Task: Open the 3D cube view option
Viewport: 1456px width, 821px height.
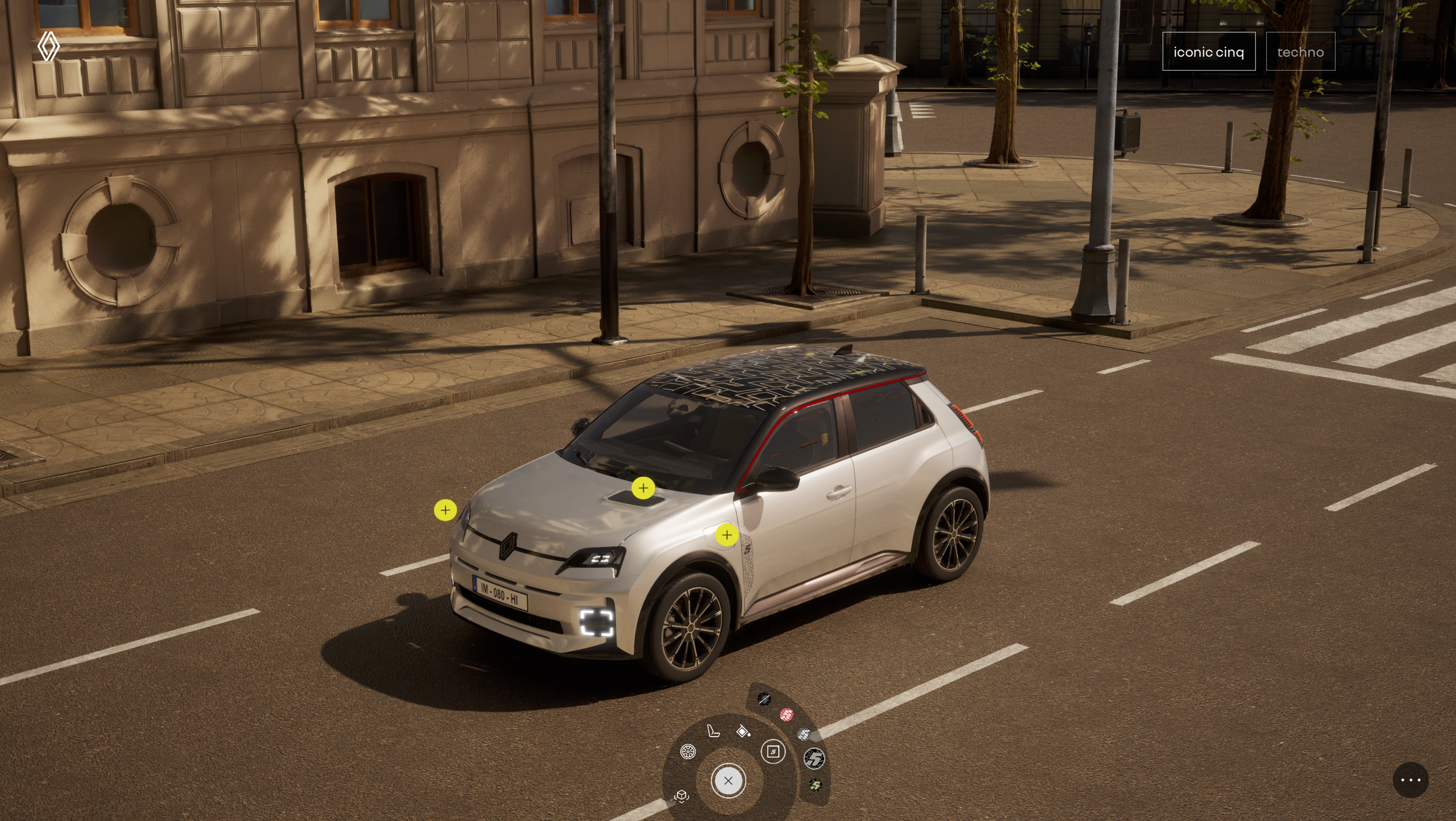Action: pos(682,796)
